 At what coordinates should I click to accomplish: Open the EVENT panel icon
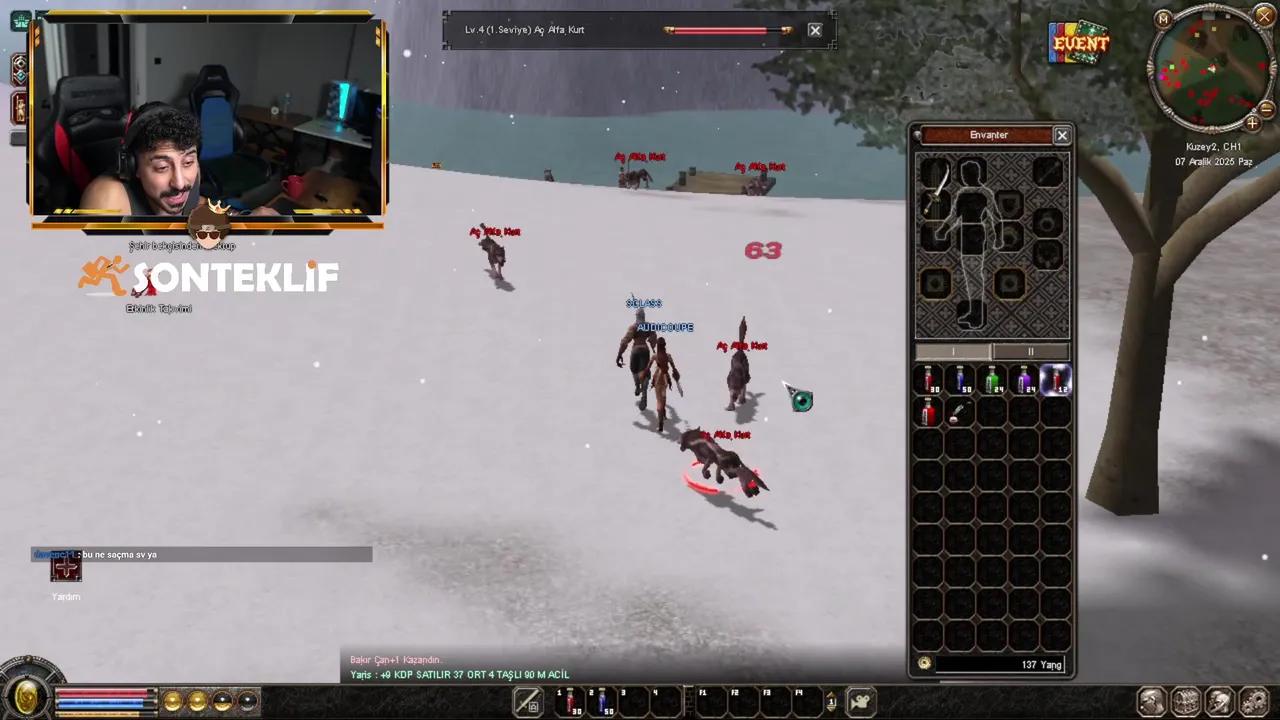tap(1078, 43)
